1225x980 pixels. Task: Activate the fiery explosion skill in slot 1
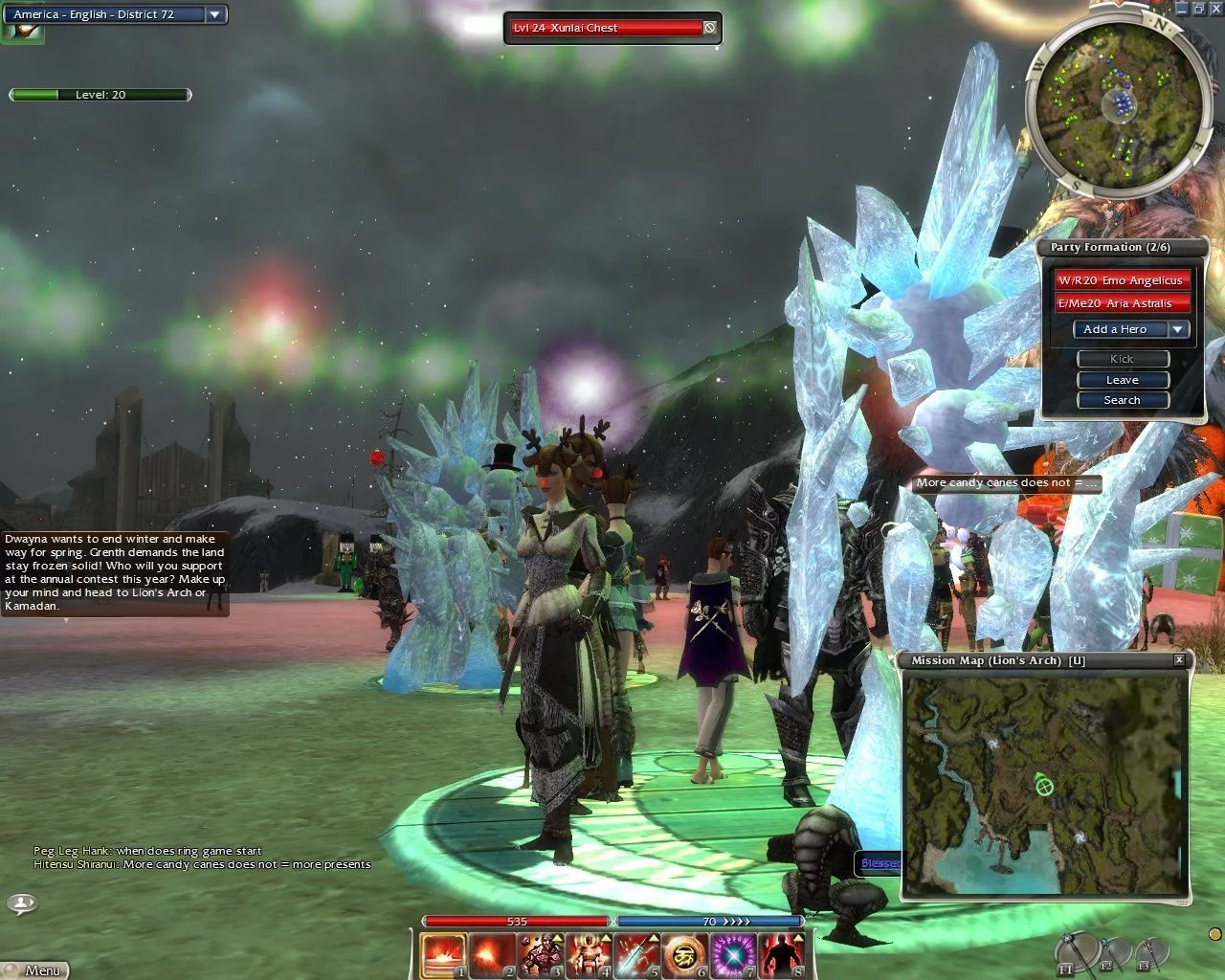(443, 955)
